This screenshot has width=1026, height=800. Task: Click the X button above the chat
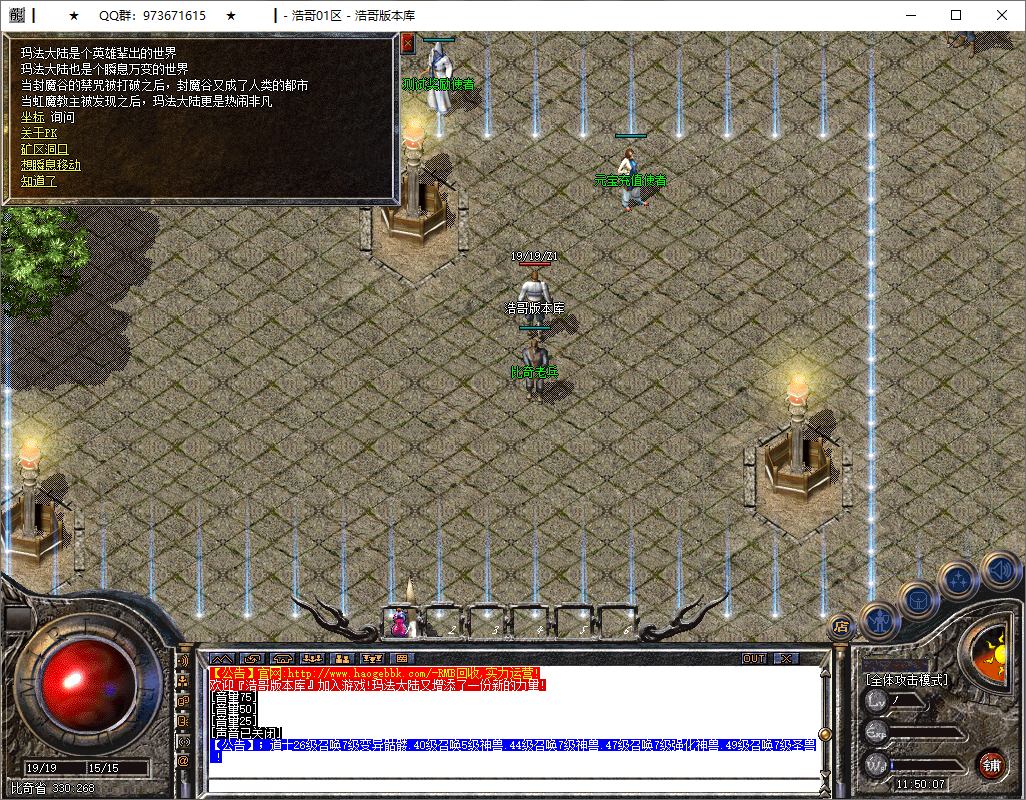coord(786,658)
